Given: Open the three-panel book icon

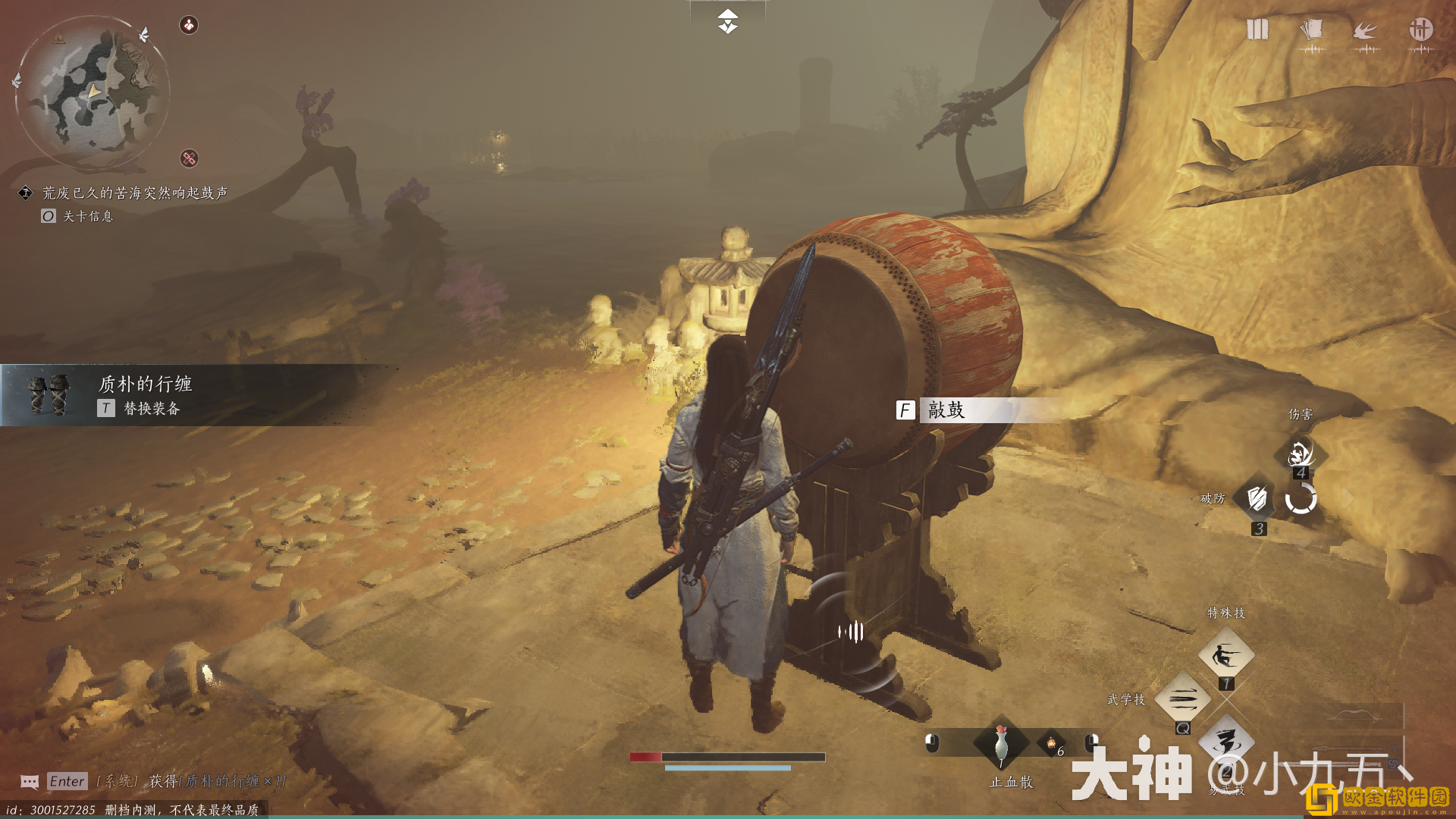Looking at the screenshot, I should 1257,30.
